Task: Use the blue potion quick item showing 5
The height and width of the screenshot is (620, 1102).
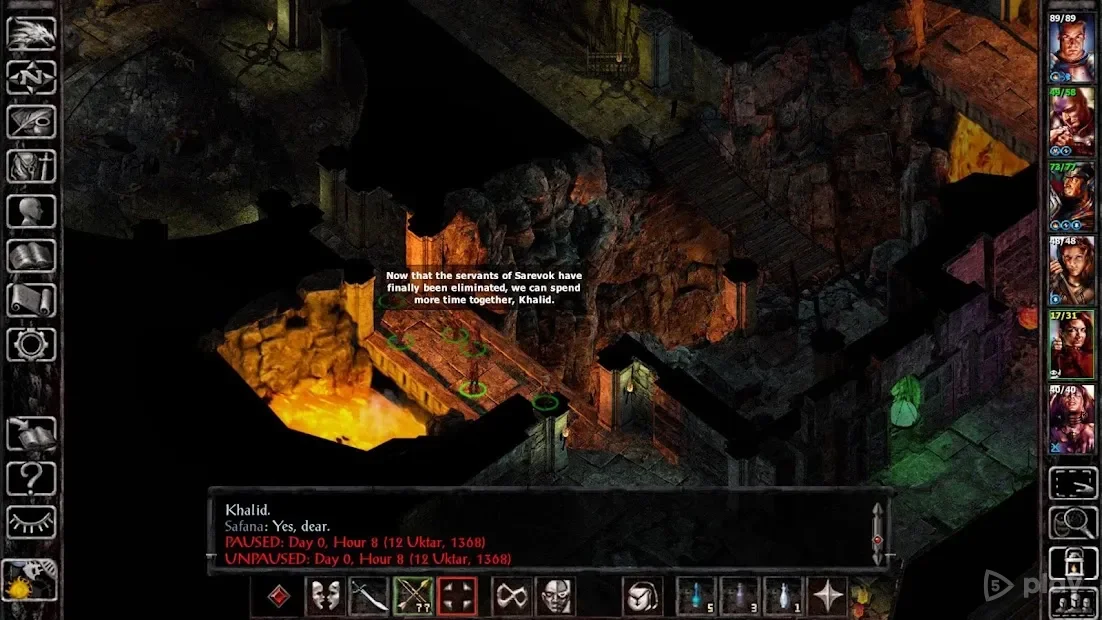Action: point(696,597)
